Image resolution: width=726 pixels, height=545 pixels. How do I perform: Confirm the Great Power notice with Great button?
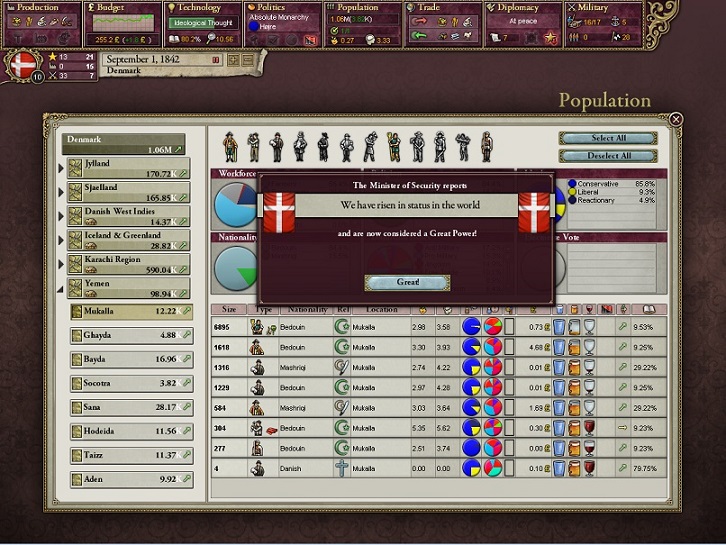point(407,283)
